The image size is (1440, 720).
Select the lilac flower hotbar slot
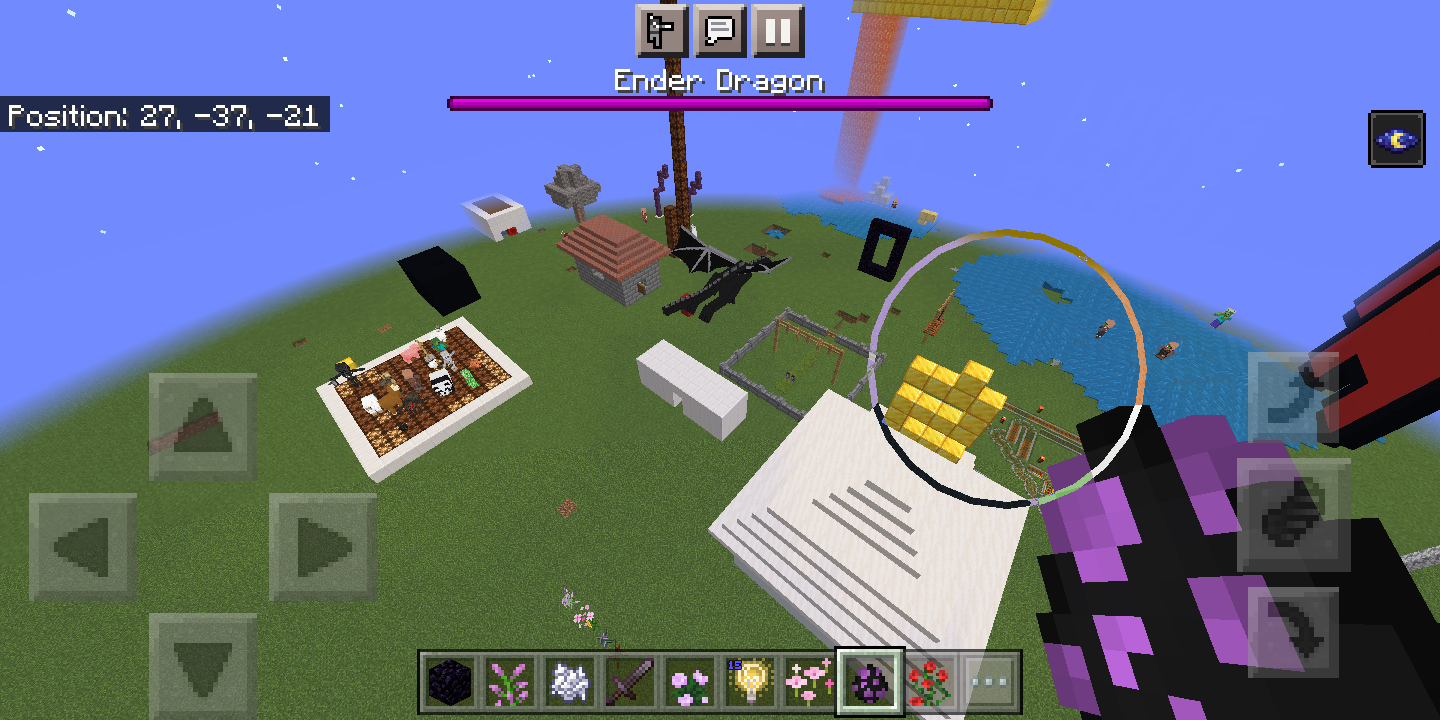[x=508, y=680]
